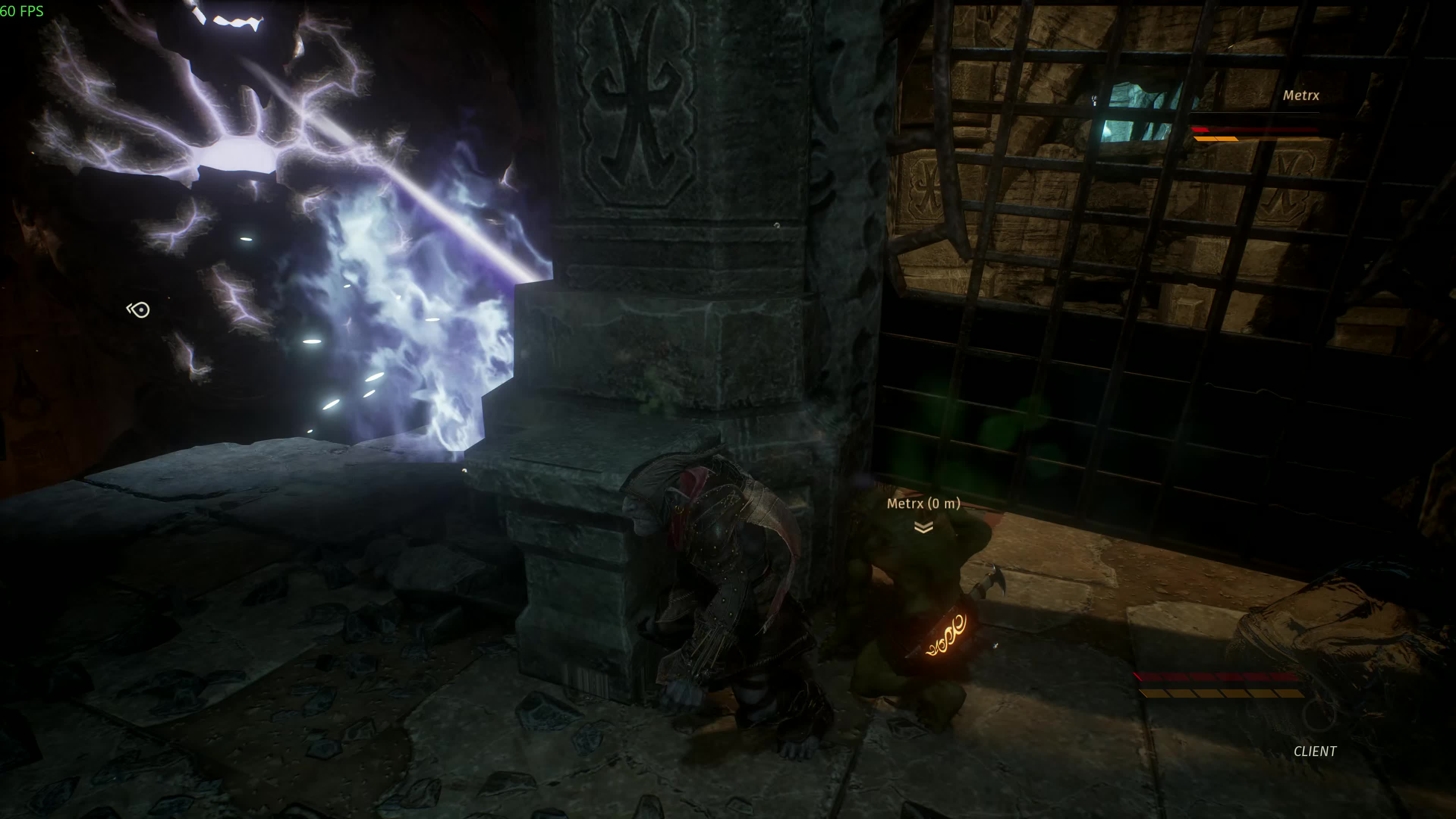Select the Metrx teammate nameplate
This screenshot has width=1456, height=819.
click(x=1300, y=96)
